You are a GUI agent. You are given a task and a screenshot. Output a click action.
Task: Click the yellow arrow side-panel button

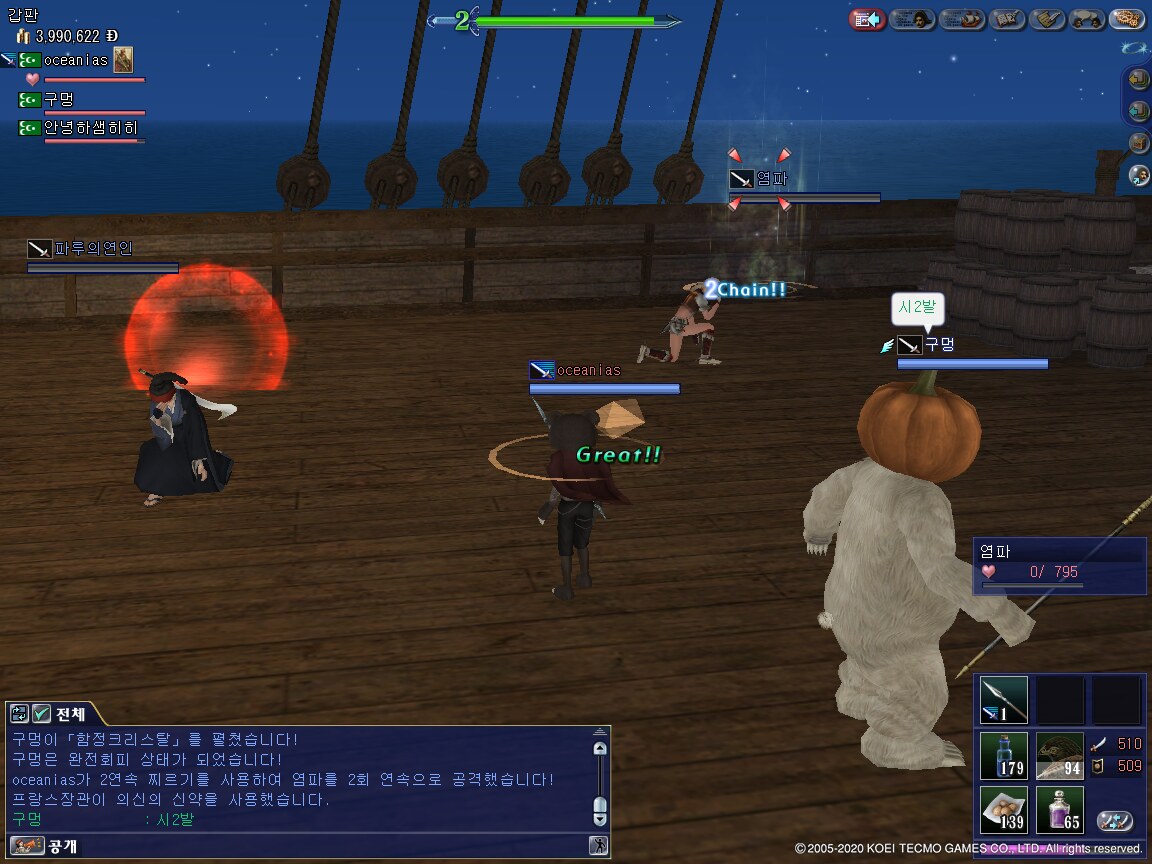point(1138,78)
